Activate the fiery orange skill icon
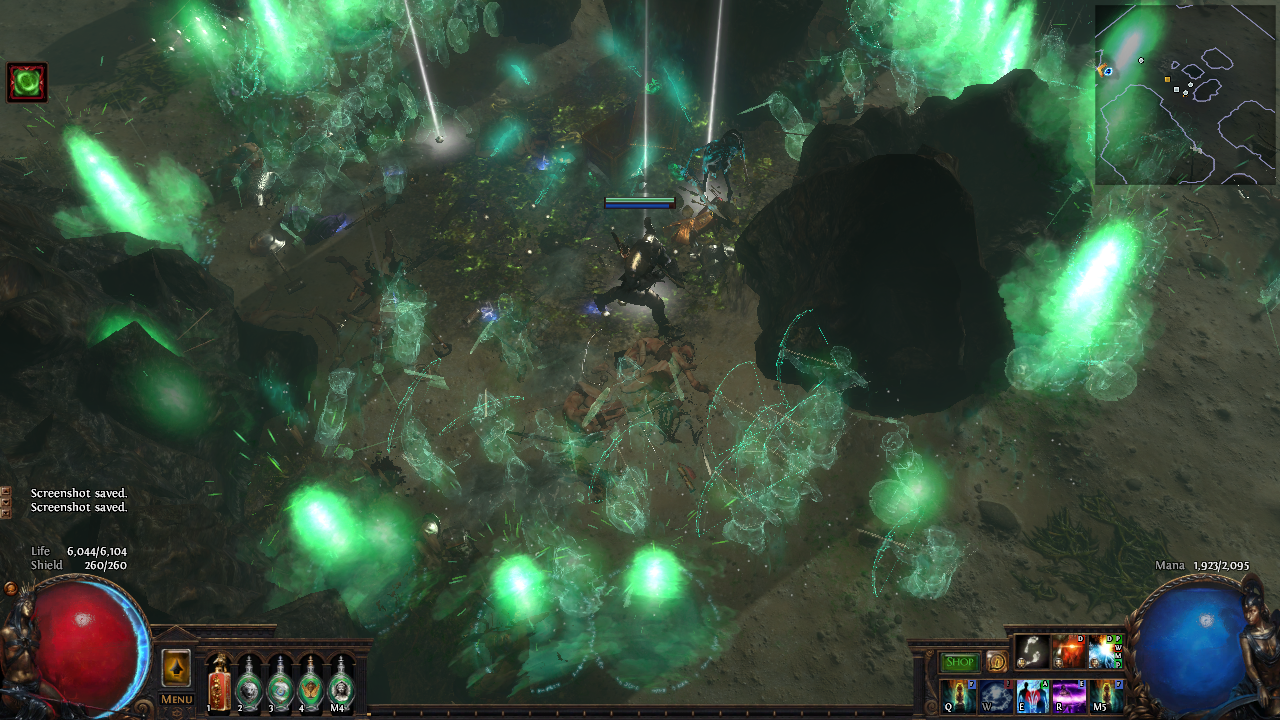The height and width of the screenshot is (720, 1280). (1068, 652)
